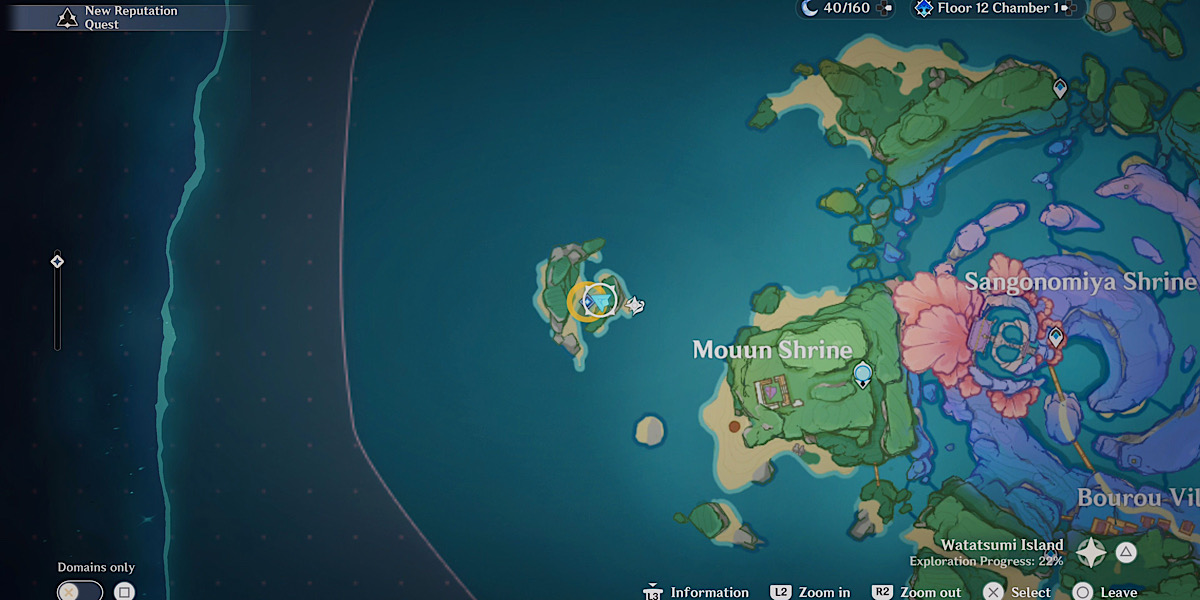Adjust the map zoom slider handle
This screenshot has width=1200, height=600.
click(x=57, y=262)
